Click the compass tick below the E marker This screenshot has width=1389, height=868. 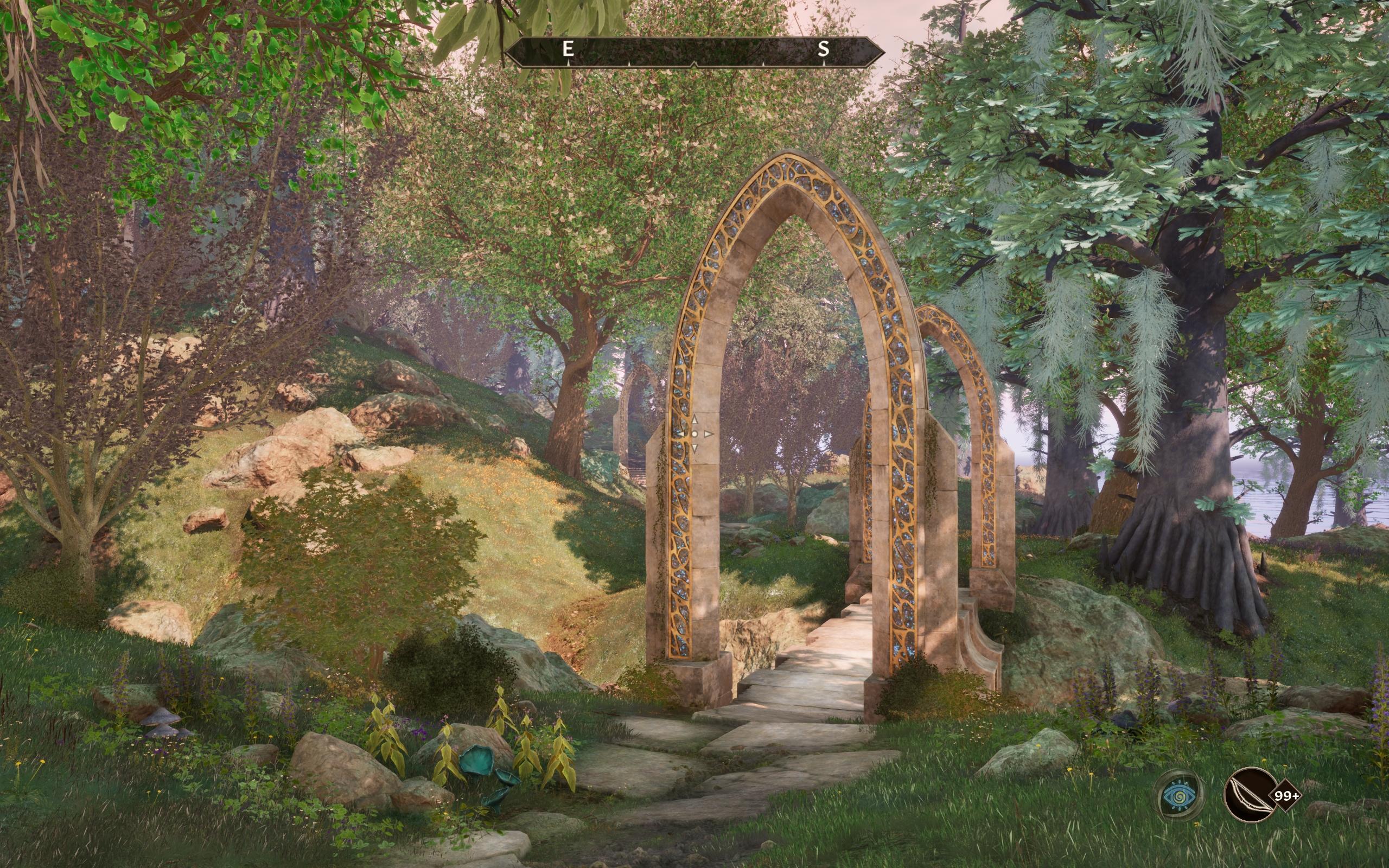pyautogui.click(x=568, y=63)
